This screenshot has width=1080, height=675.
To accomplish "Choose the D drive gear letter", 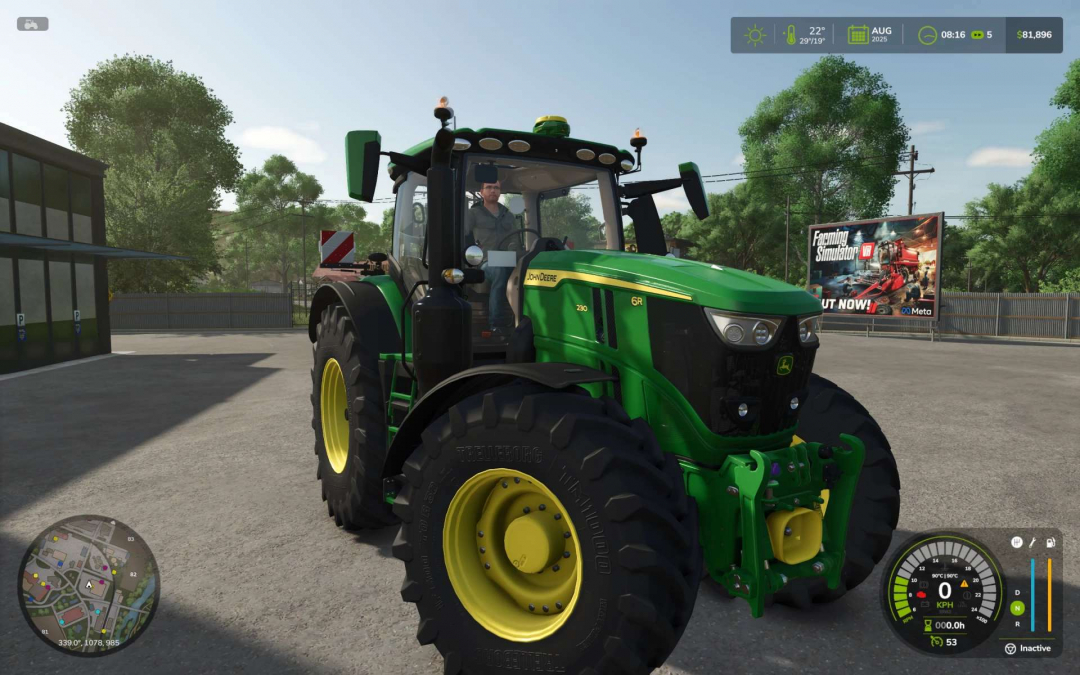I will (x=1017, y=592).
